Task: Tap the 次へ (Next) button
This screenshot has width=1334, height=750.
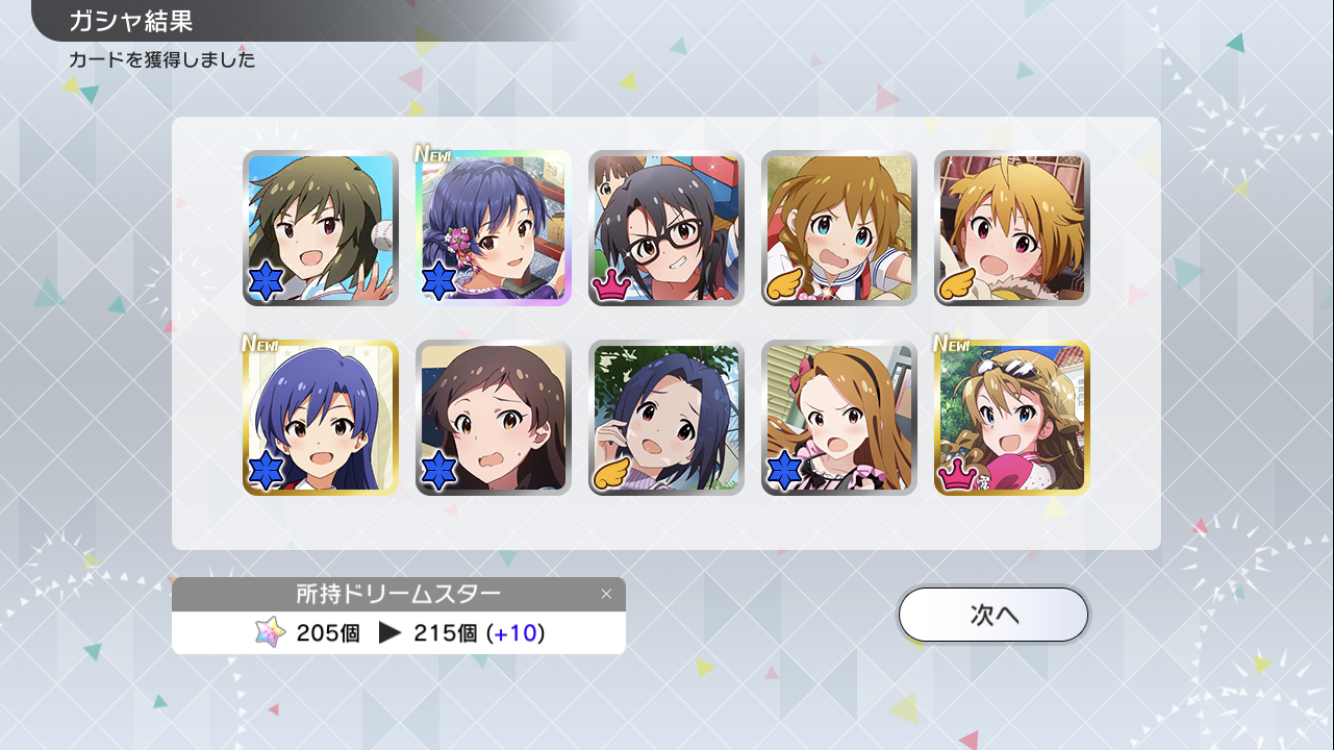Action: pos(993,614)
